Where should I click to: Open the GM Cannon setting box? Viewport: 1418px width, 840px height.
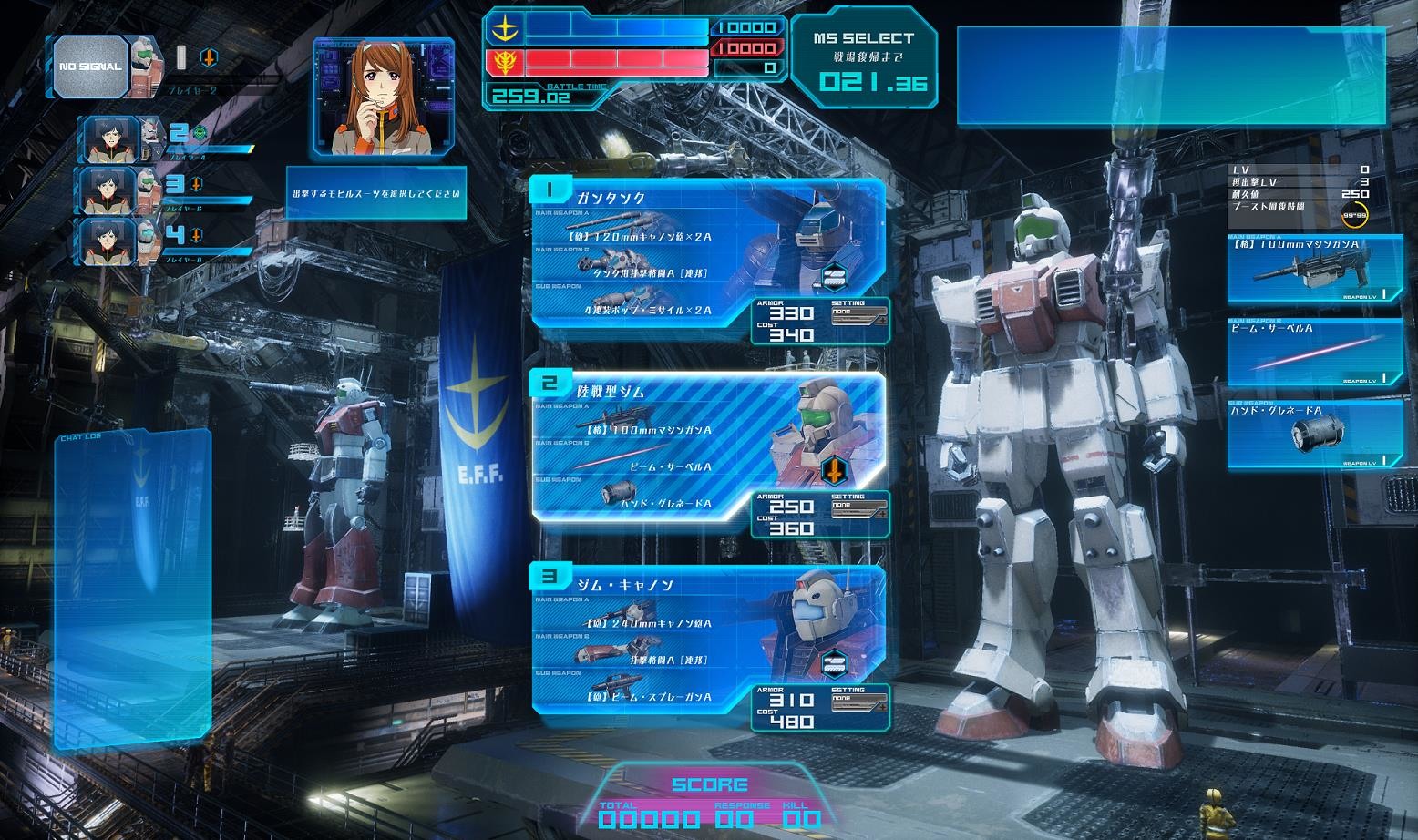[x=858, y=702]
